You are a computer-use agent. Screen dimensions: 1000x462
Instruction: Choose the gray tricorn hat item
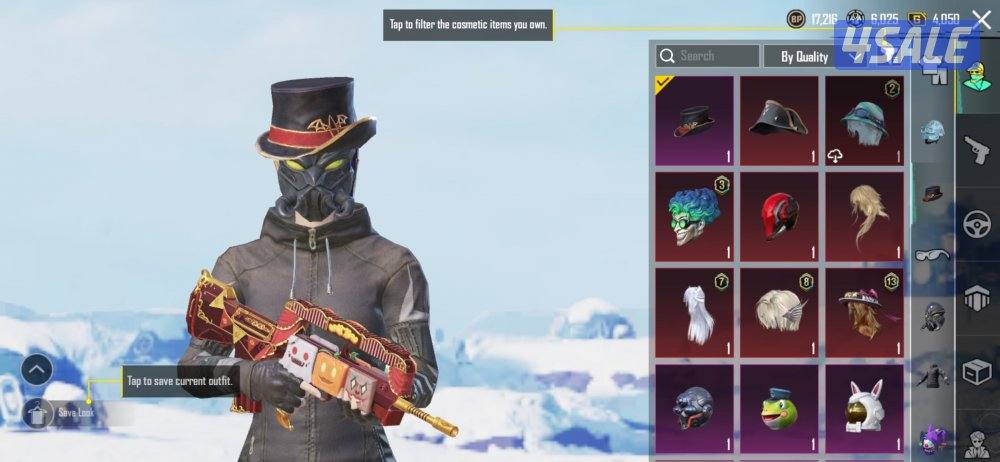[x=779, y=121]
